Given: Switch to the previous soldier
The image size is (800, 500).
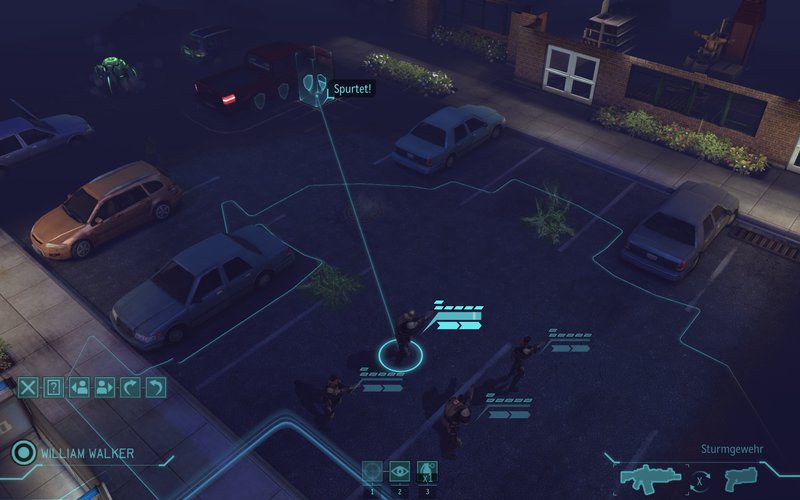Looking at the screenshot, I should pos(79,387).
